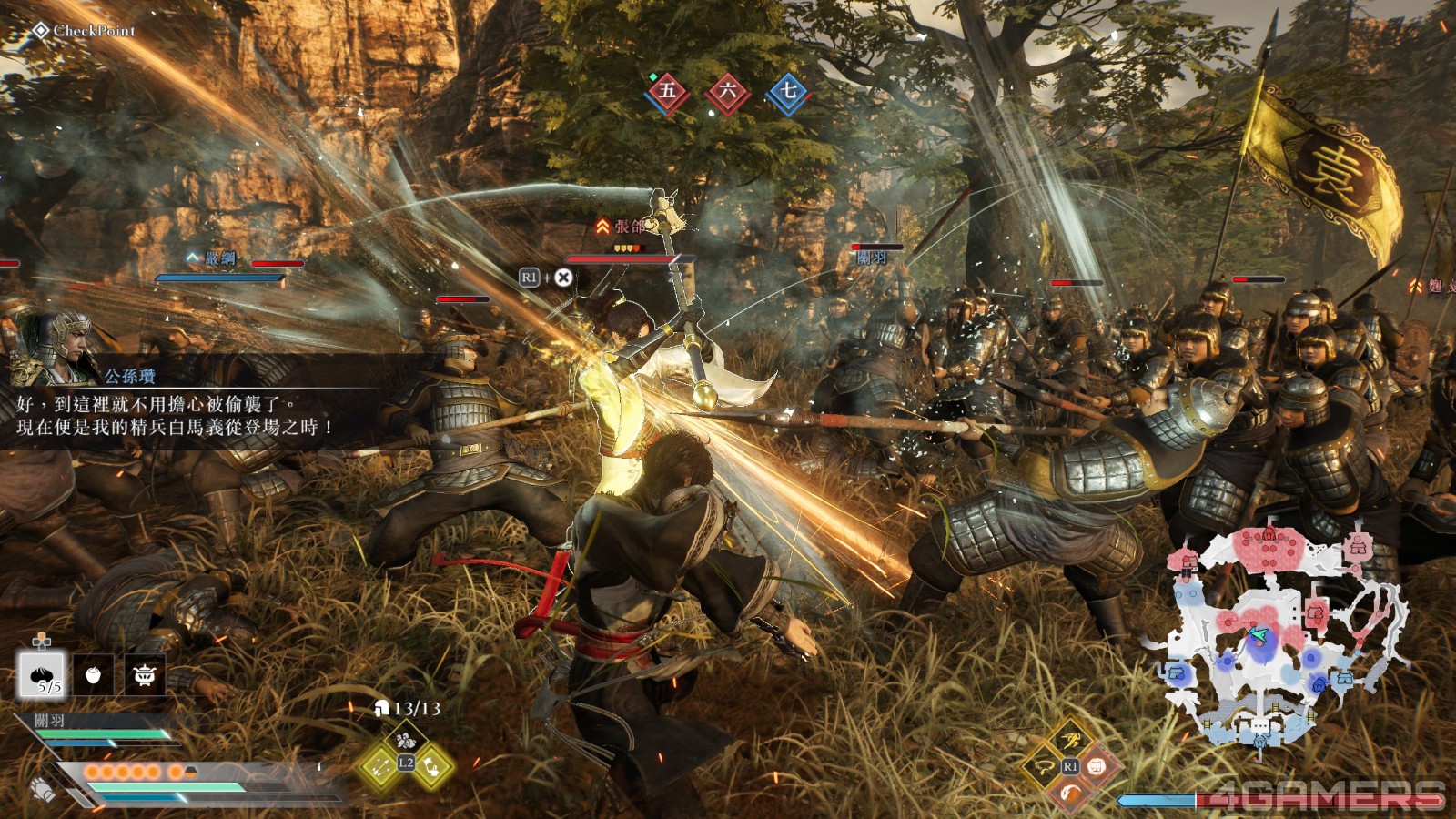
Task: Select the incense cauldron item slot
Action: [145, 675]
